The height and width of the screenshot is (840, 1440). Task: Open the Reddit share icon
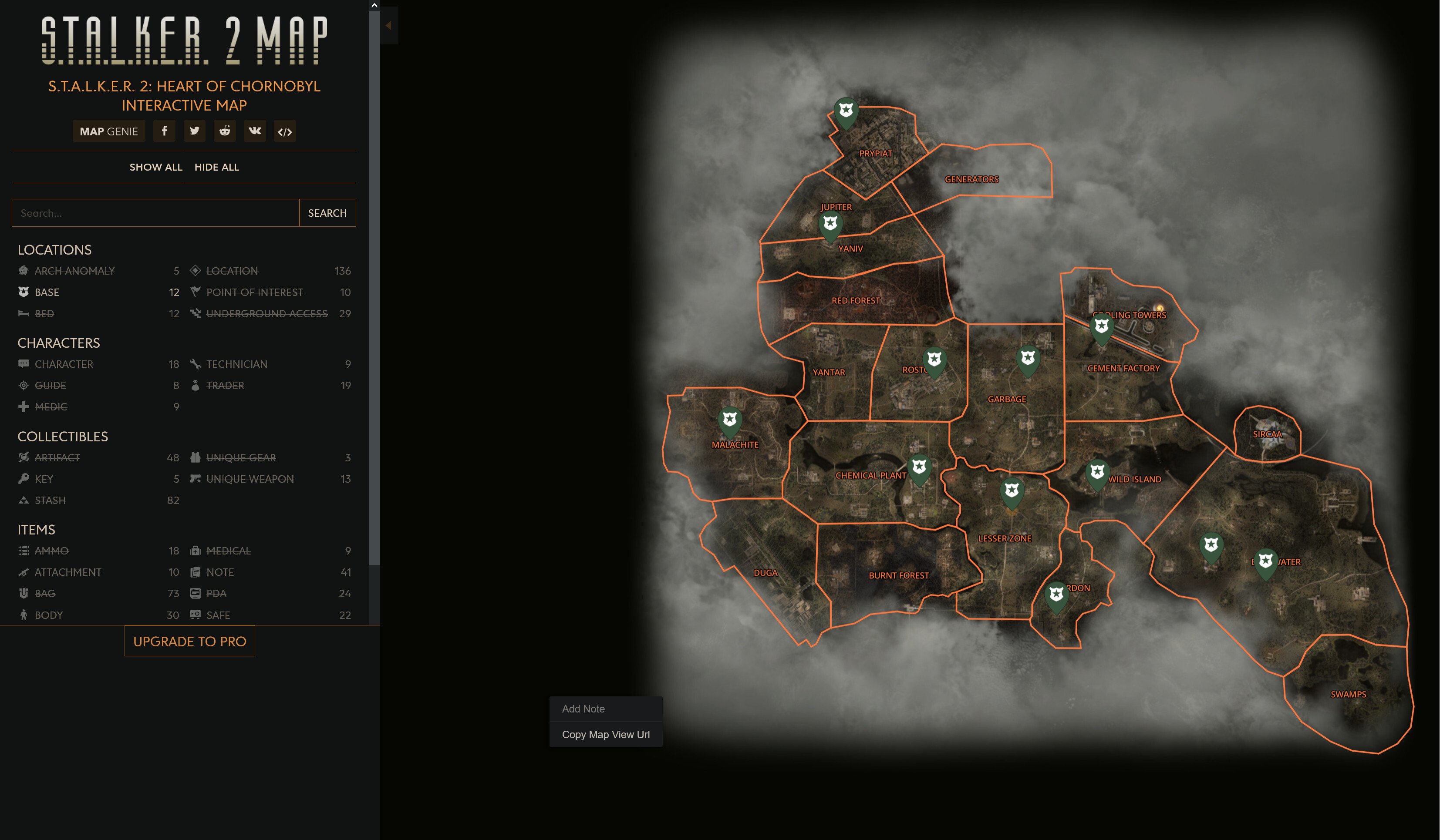[225, 131]
